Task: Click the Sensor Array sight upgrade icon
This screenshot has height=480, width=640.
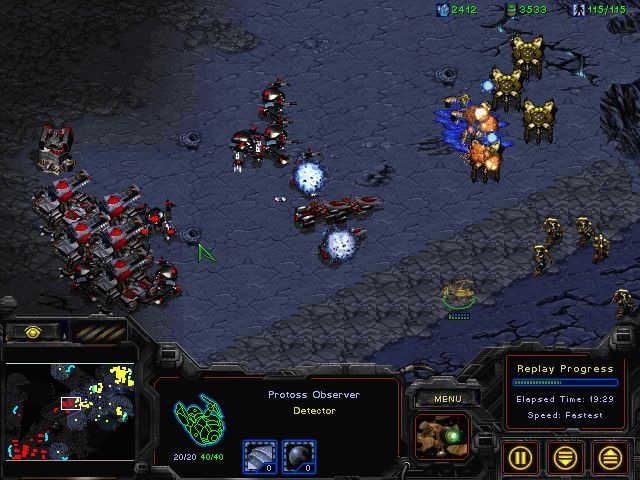Action: 298,457
